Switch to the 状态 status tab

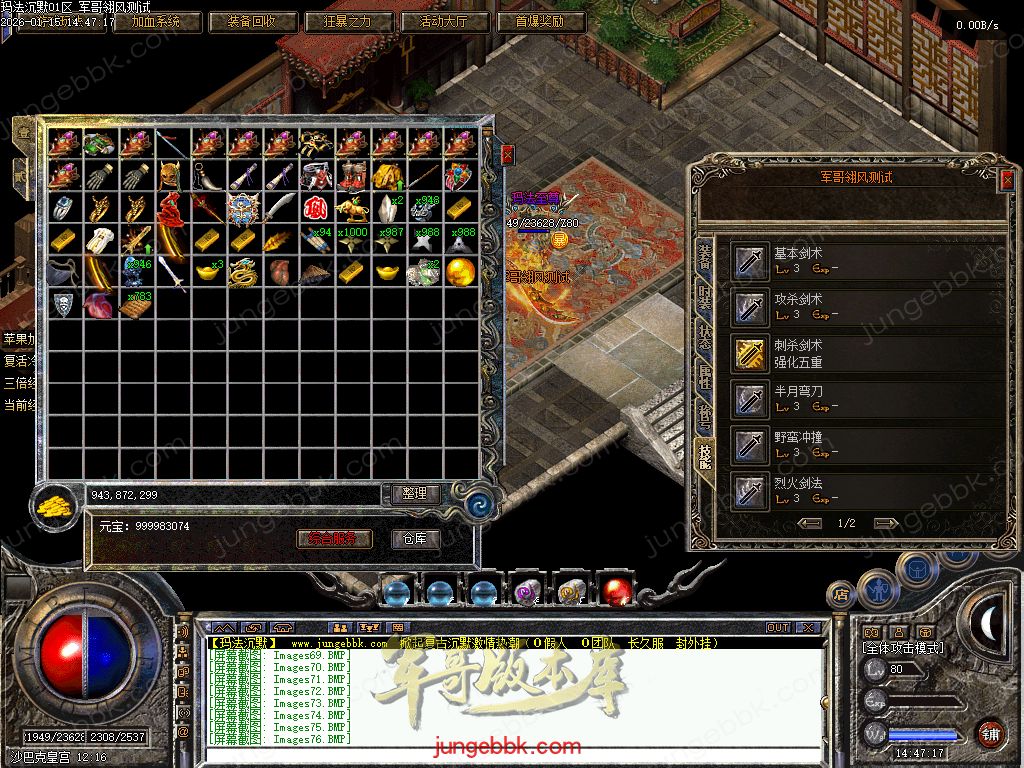coord(705,335)
